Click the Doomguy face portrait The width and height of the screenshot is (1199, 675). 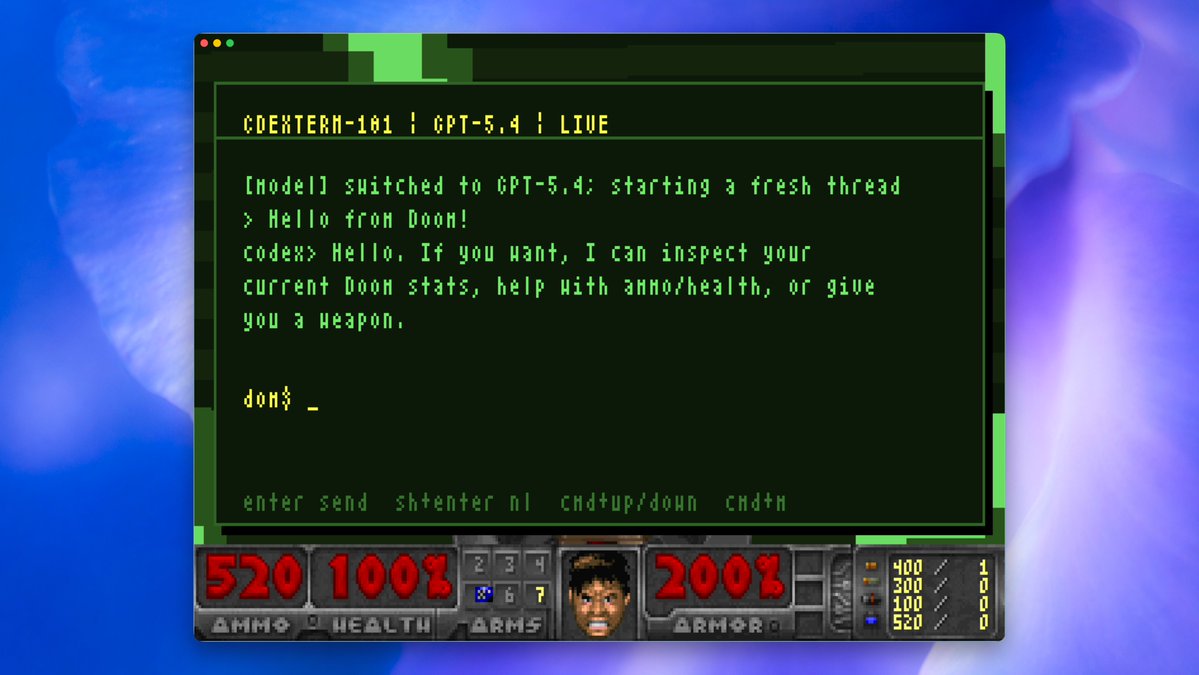[x=600, y=592]
